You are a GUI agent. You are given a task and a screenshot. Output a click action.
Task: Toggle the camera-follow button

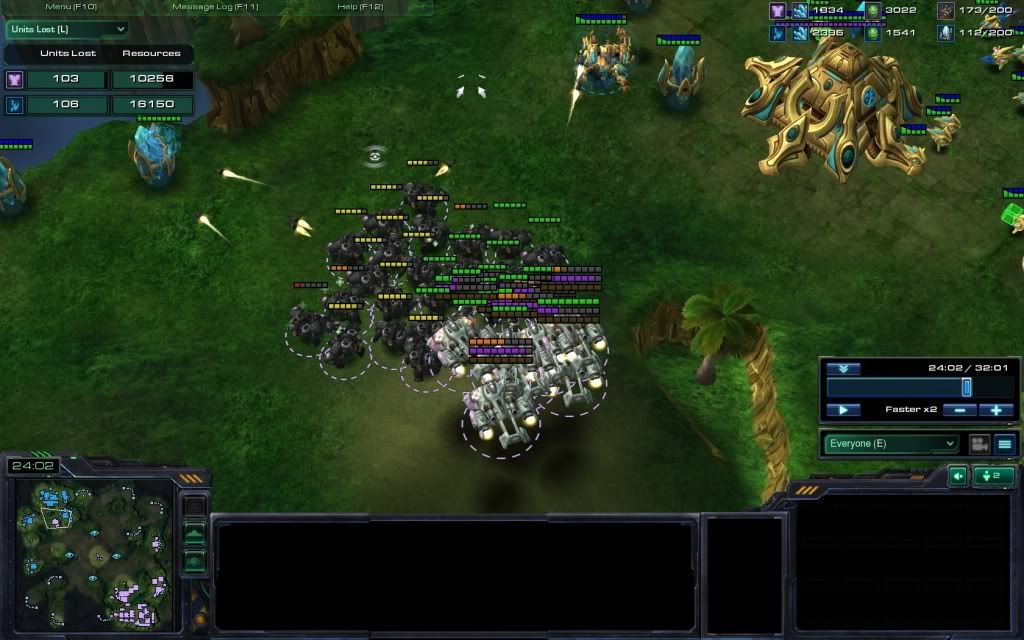[979, 443]
